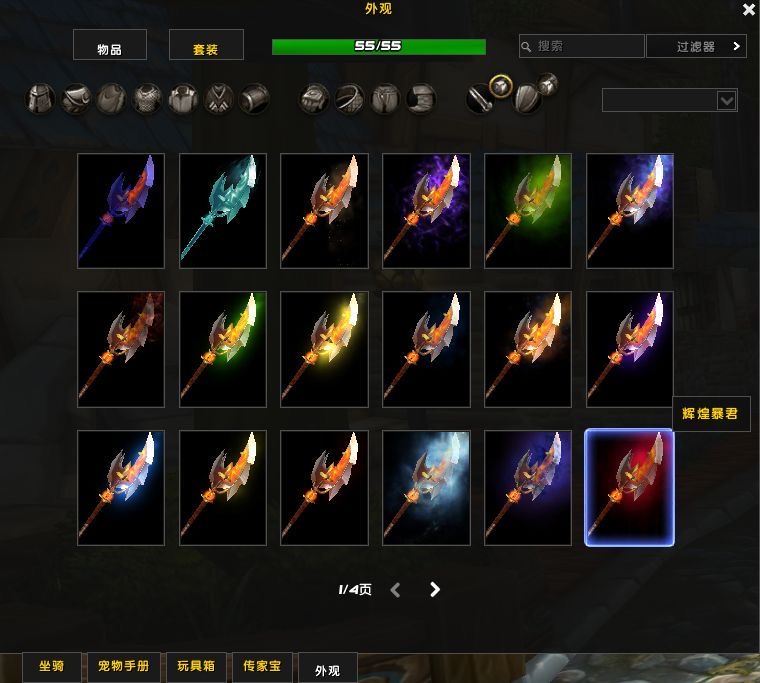
Task: Select the hands slot glove icon
Action: pyautogui.click(x=314, y=99)
